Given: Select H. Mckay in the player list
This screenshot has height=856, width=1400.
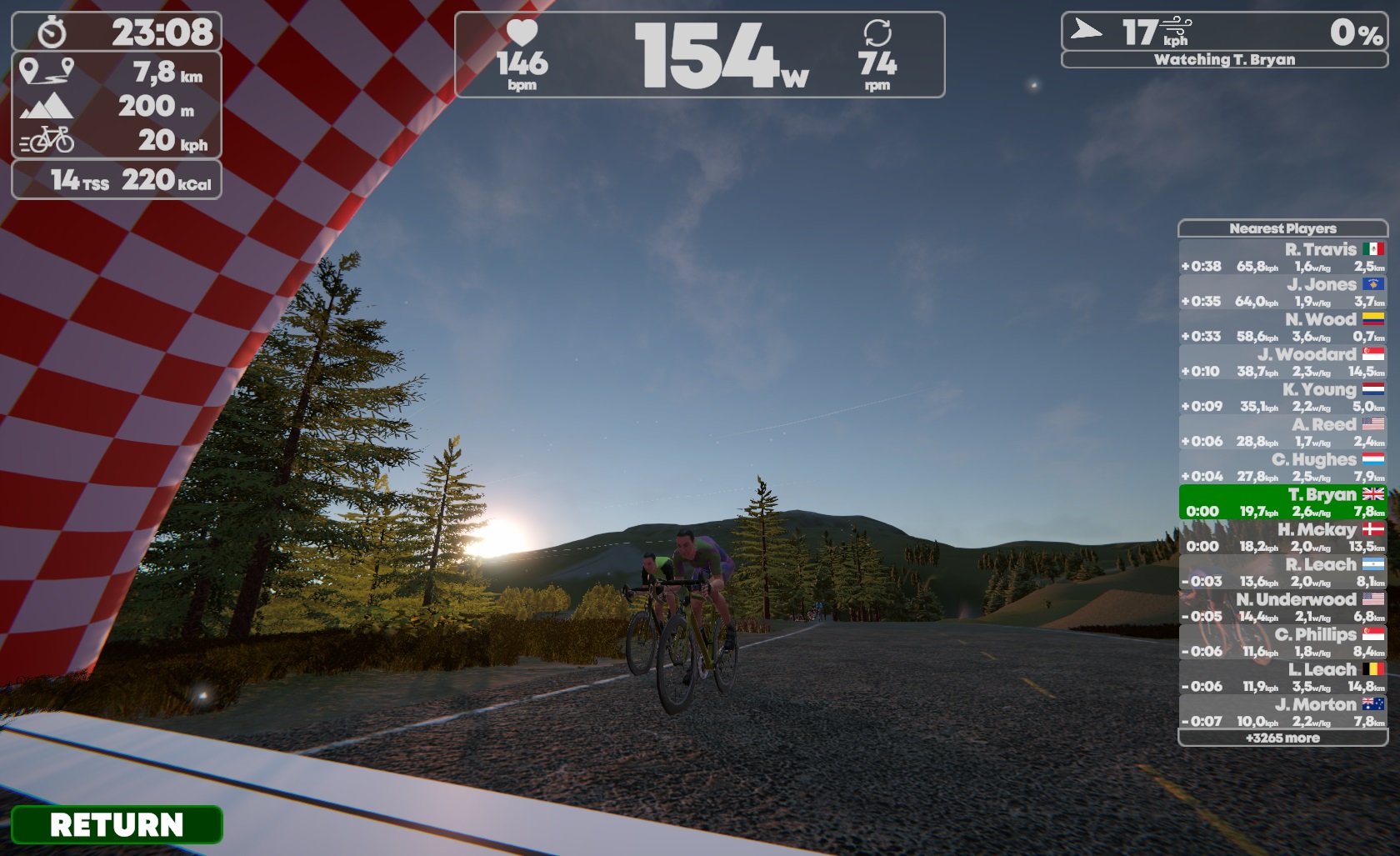Looking at the screenshot, I should tap(1282, 538).
